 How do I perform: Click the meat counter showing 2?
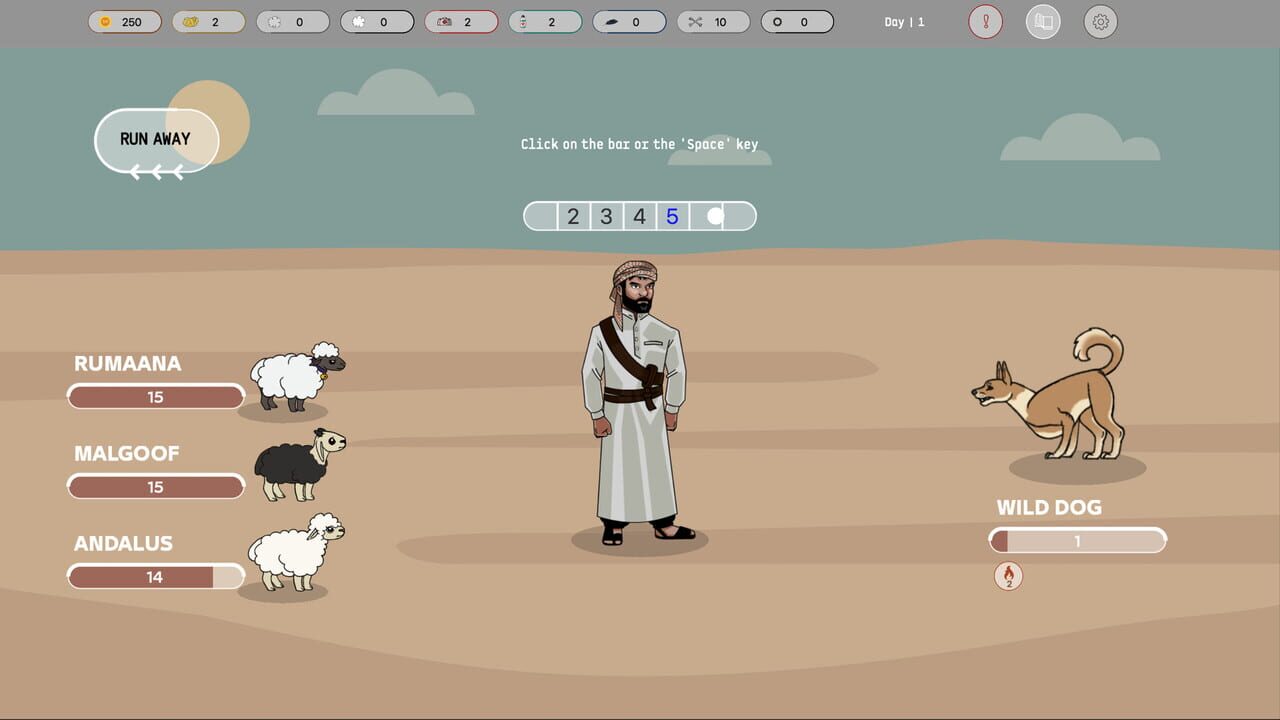click(x=461, y=21)
